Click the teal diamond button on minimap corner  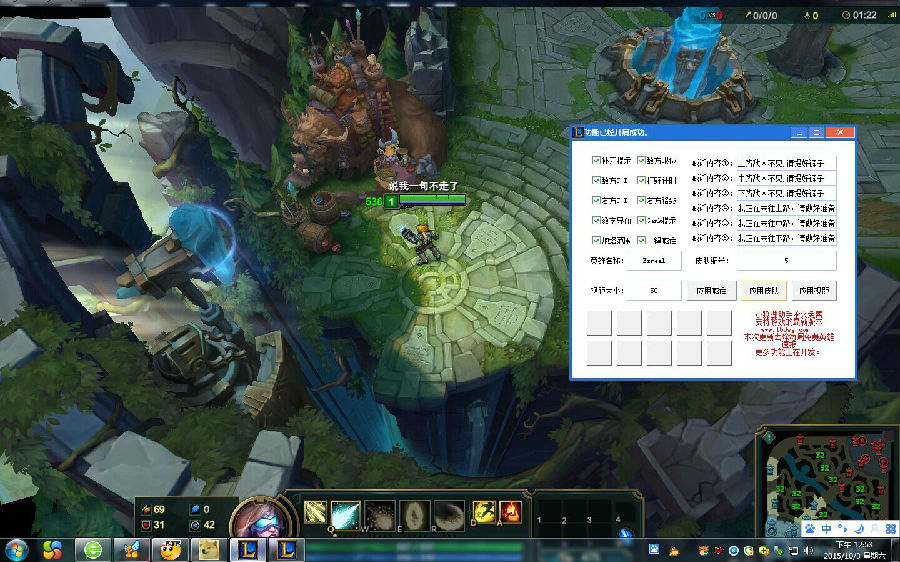[768, 435]
